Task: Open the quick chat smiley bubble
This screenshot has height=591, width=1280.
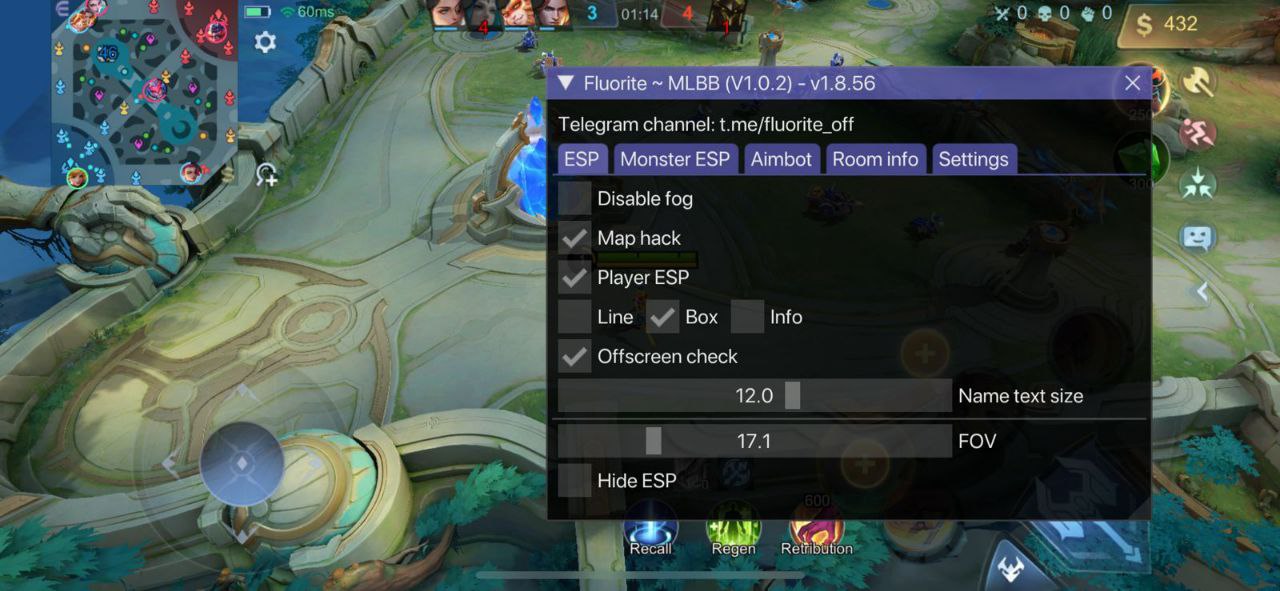Action: 1197,237
